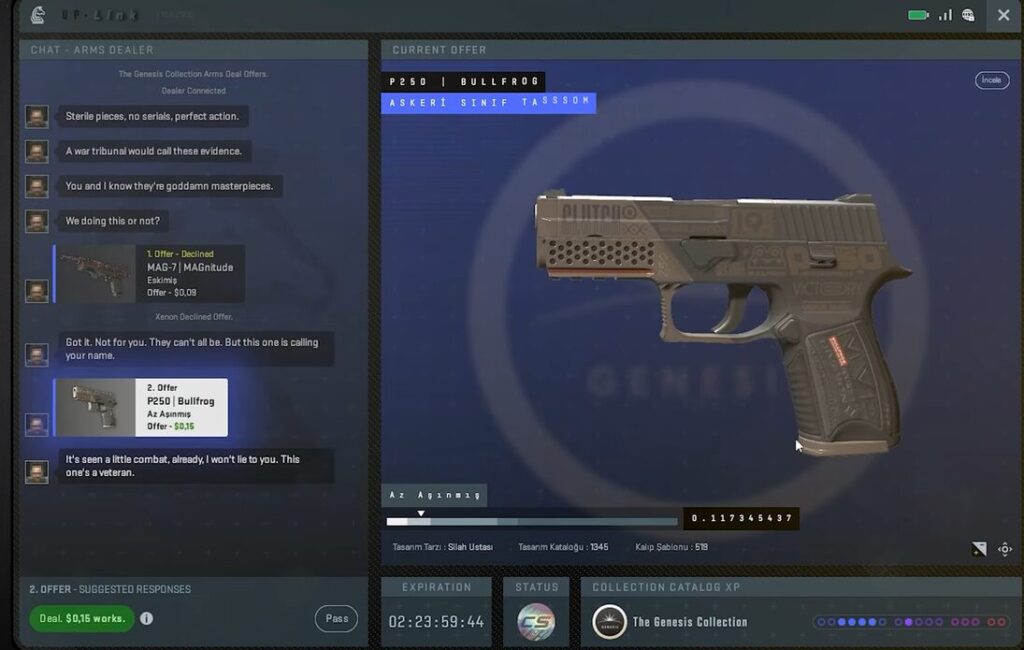1024x650 pixels.
Task: Click the globe lock icon in the top bar
Action: pos(968,15)
